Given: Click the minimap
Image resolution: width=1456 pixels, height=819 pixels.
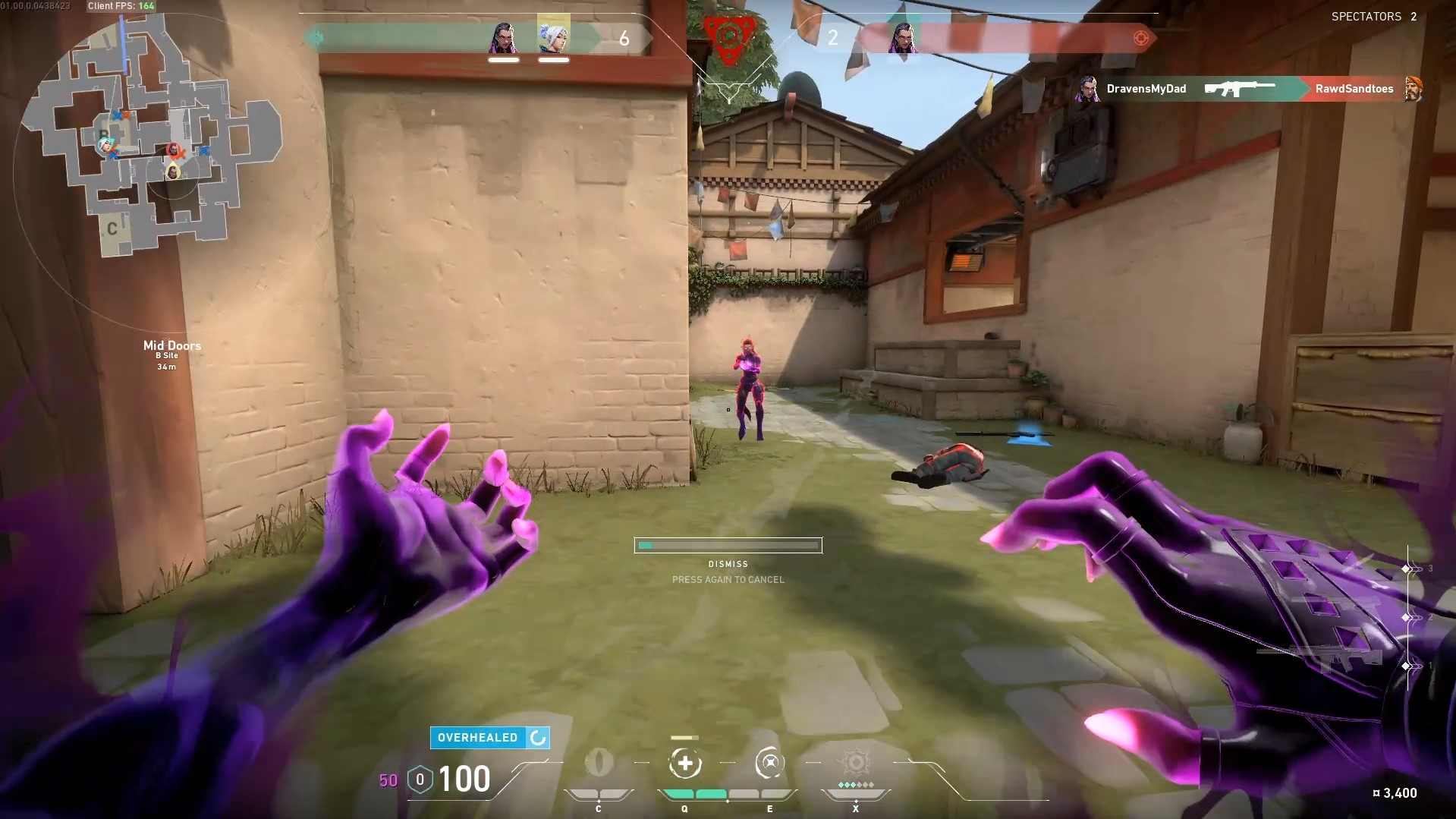Looking at the screenshot, I should click(152, 137).
